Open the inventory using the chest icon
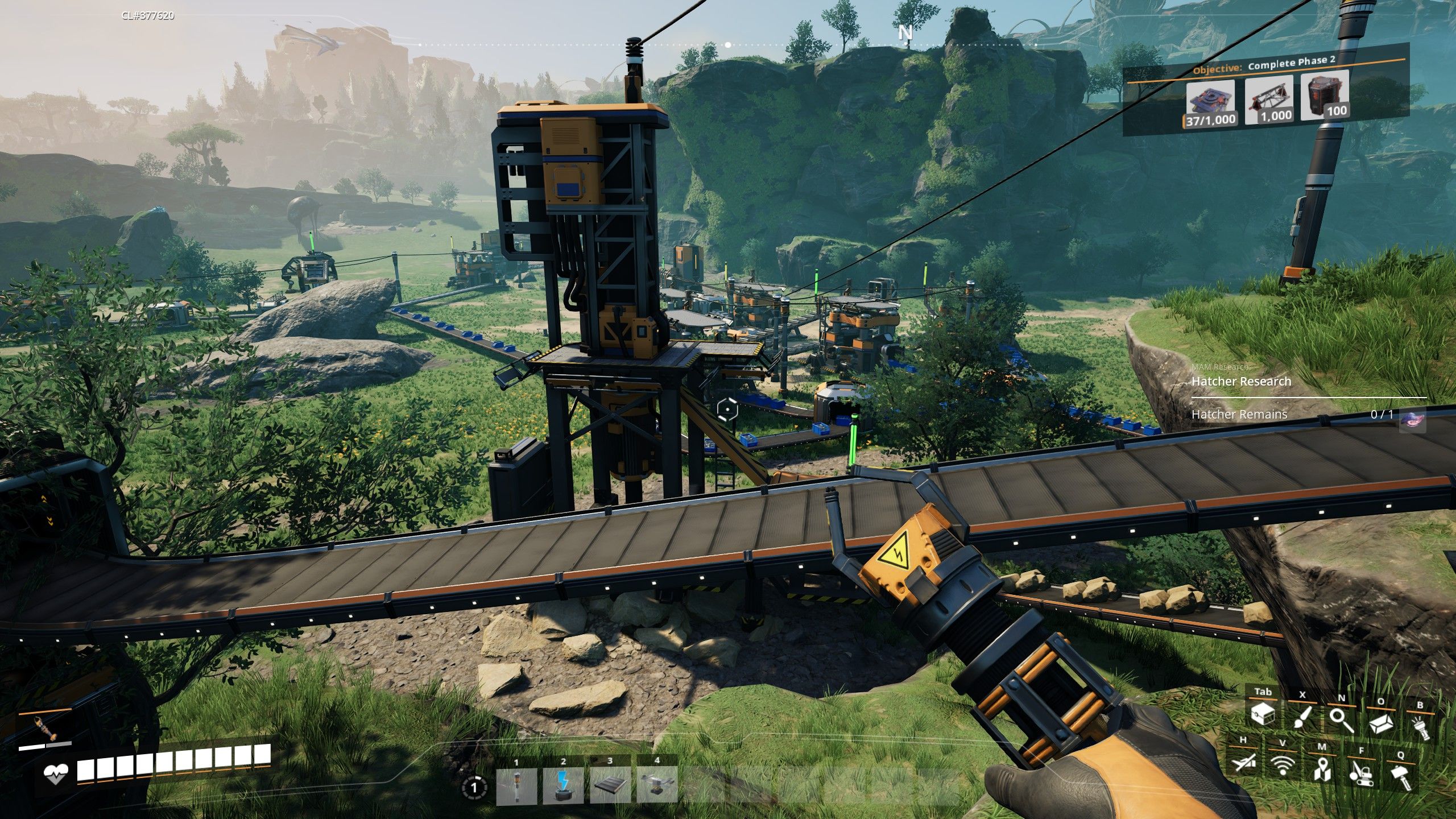Screen dimensions: 1456x819 pyautogui.click(x=1263, y=715)
